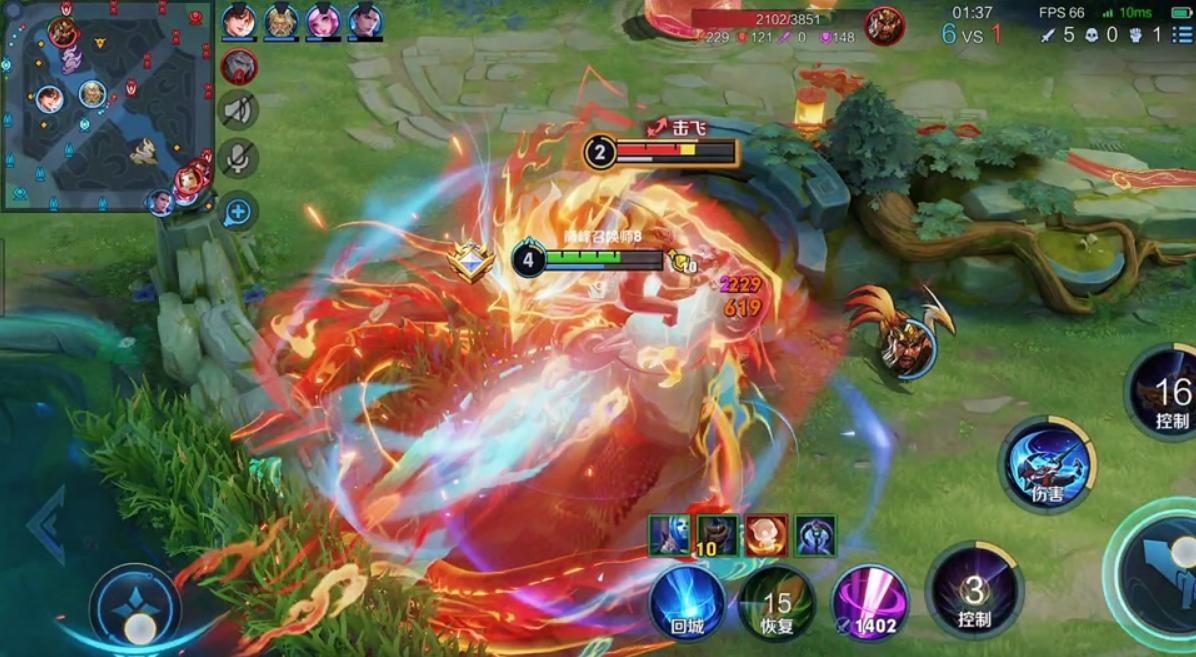1196x657 pixels.
Task: Click the item icon marked 10
Action: coord(717,535)
